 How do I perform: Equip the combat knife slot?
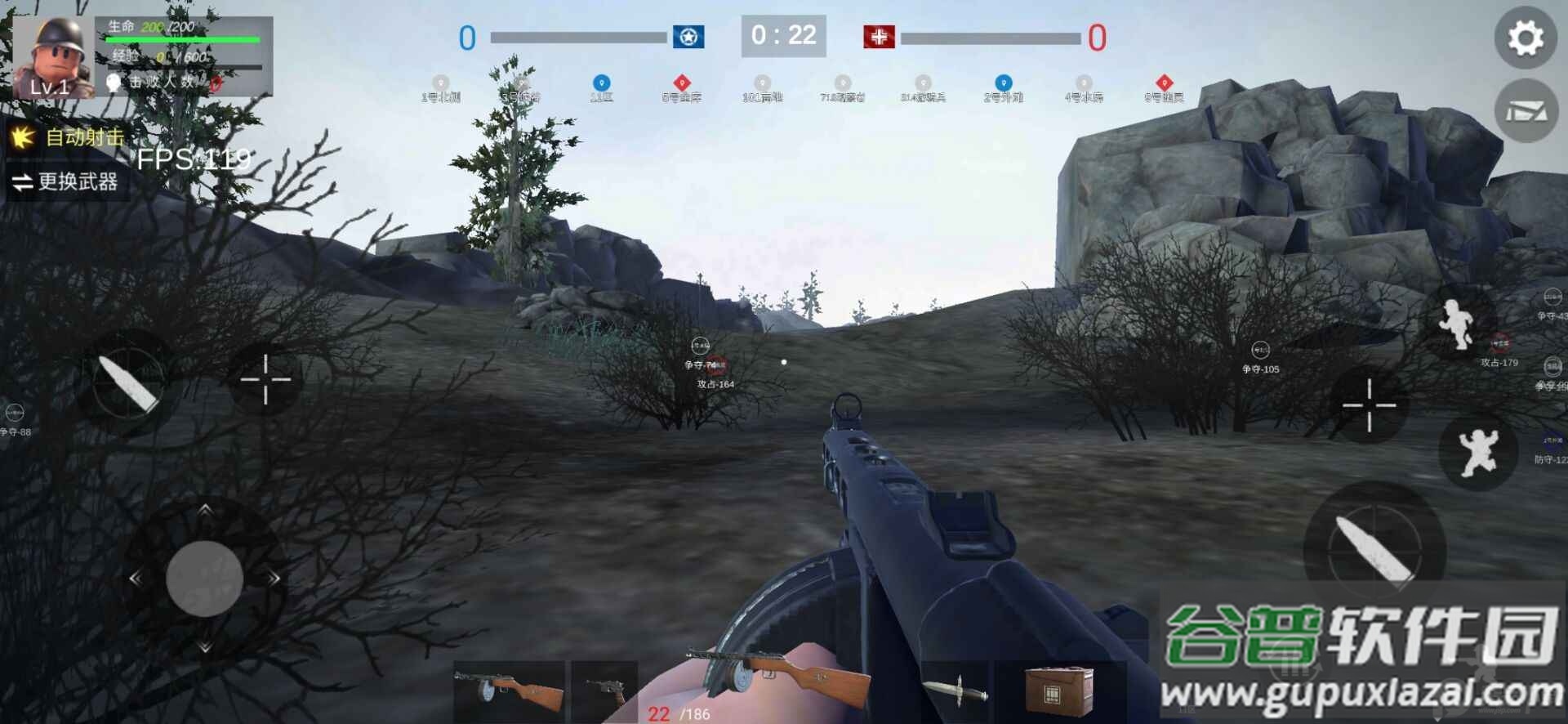pyautogui.click(x=955, y=691)
